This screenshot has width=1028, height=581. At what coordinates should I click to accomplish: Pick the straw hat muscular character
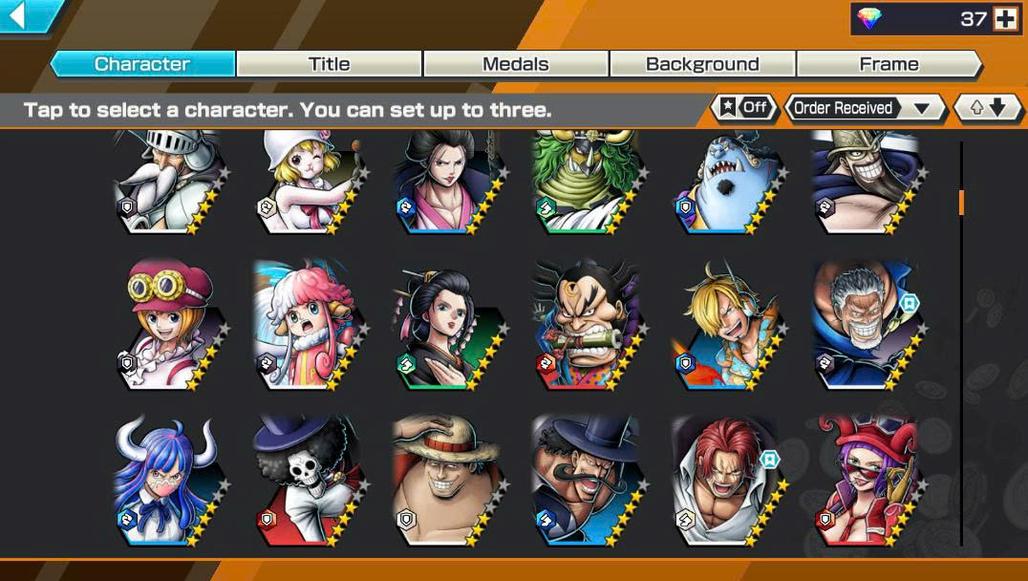pyautogui.click(x=447, y=480)
